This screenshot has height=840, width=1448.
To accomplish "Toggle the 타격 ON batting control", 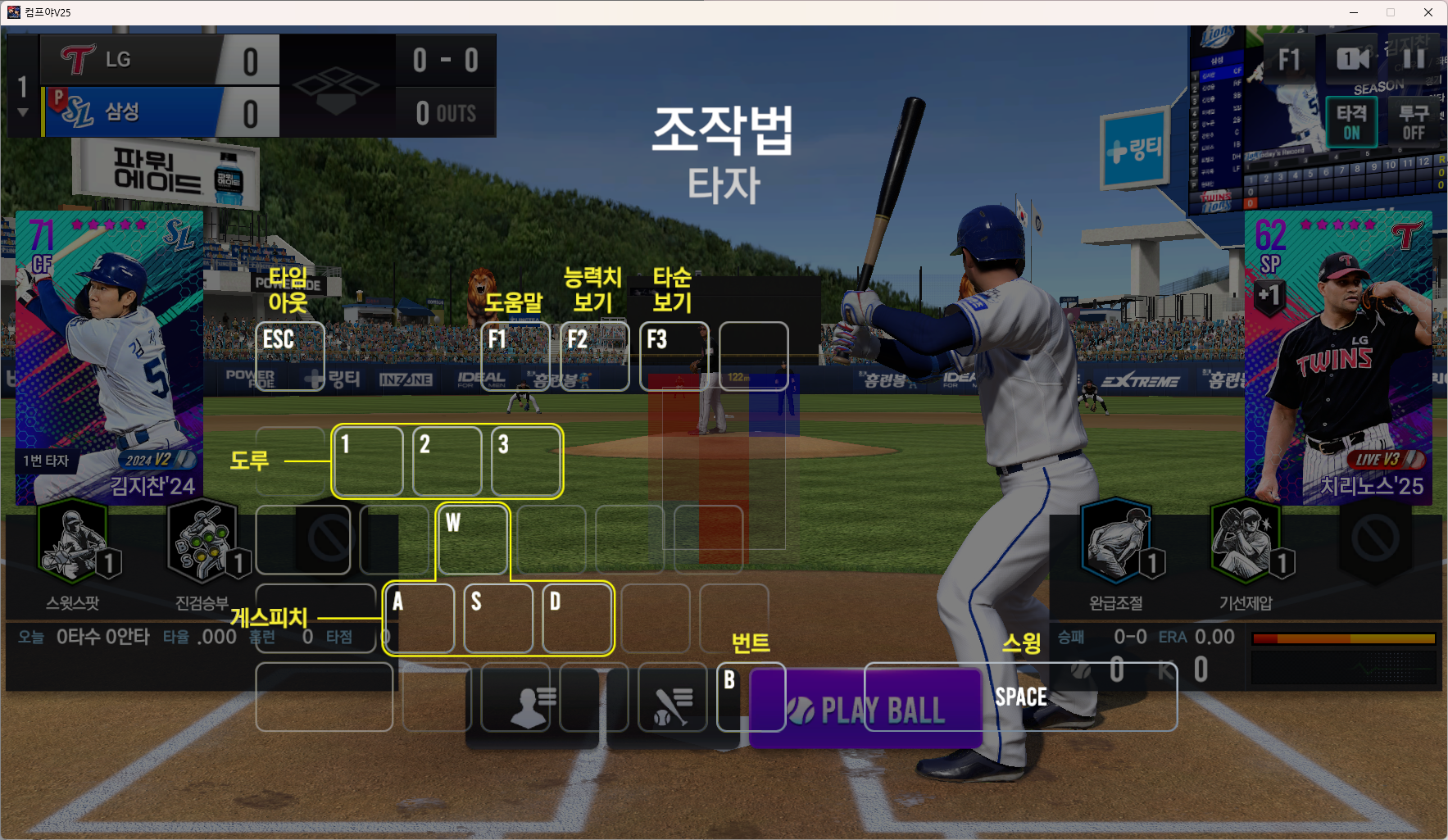I will (x=1351, y=122).
